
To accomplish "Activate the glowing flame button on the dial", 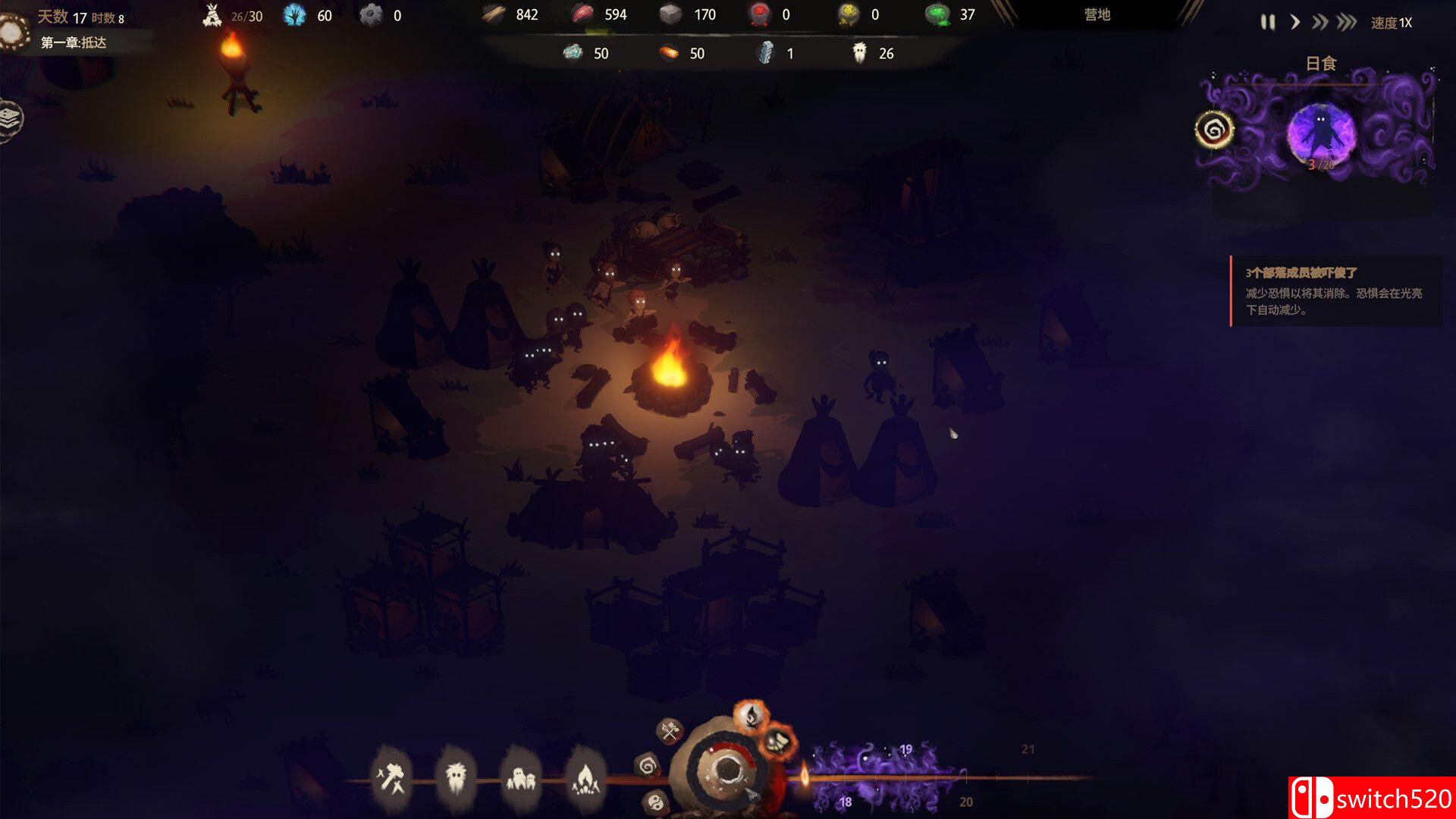I will [x=751, y=715].
